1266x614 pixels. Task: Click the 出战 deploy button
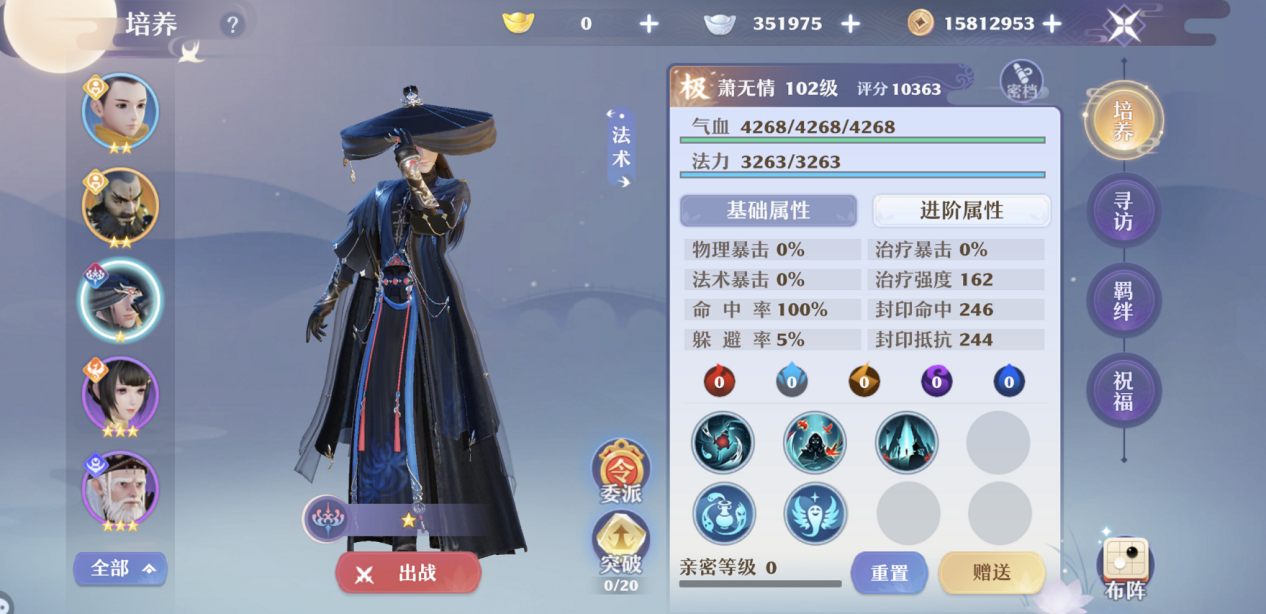408,573
